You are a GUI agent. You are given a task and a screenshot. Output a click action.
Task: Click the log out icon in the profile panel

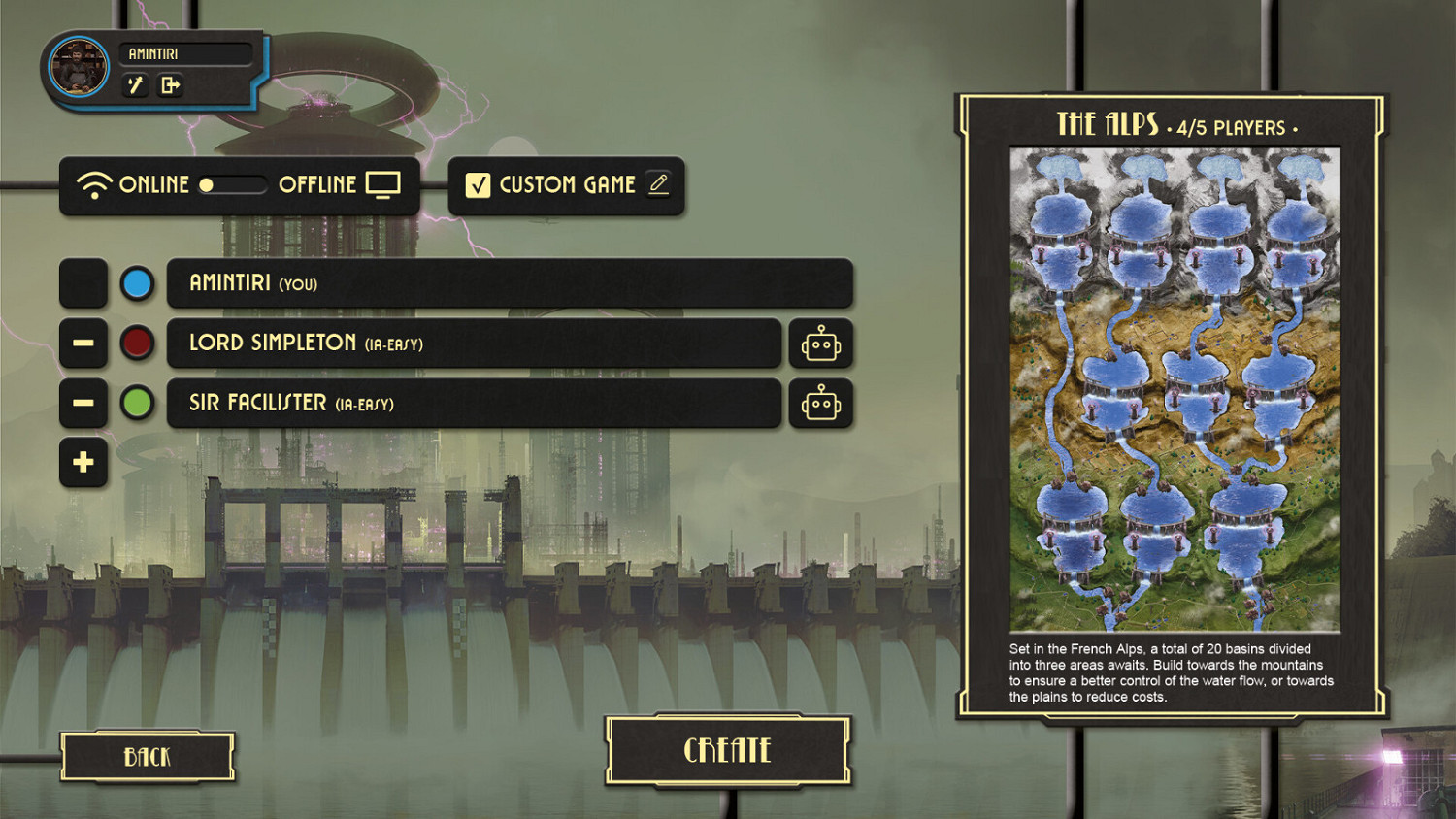click(x=172, y=86)
